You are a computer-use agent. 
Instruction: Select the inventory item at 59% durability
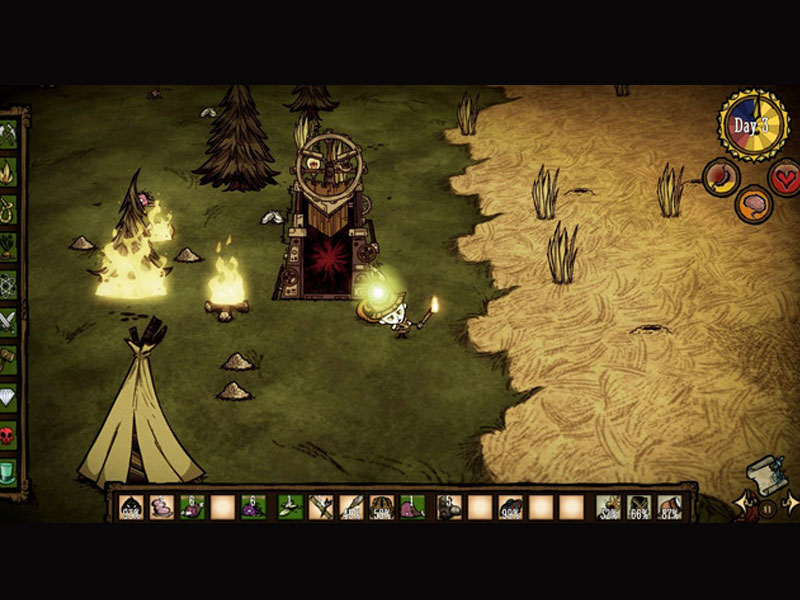tap(381, 507)
